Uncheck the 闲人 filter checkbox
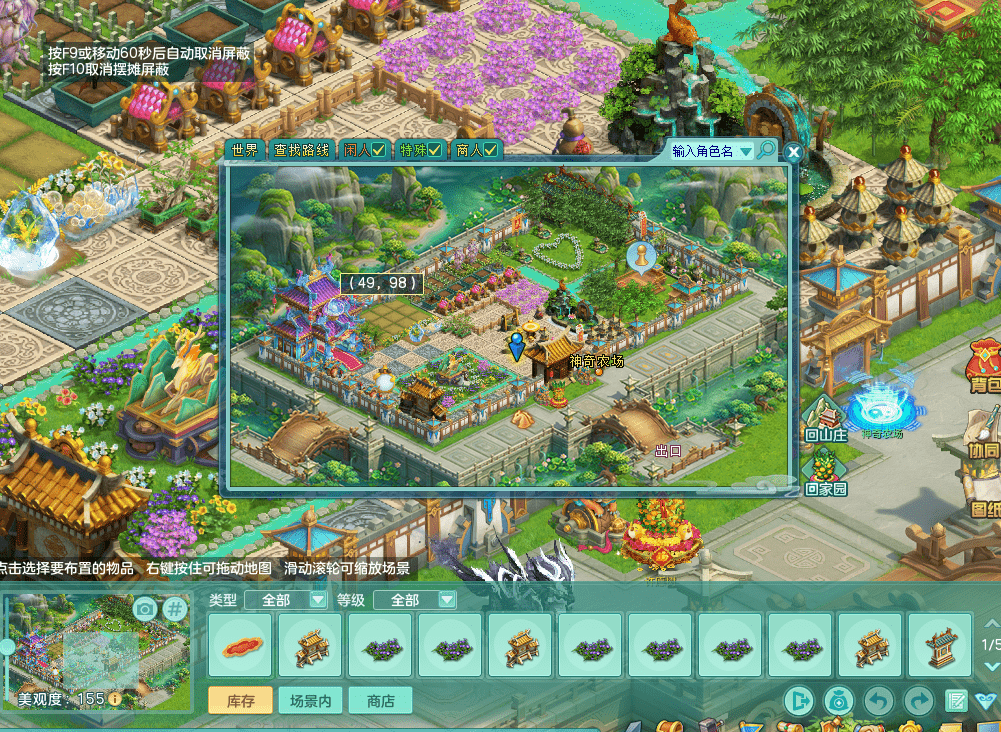This screenshot has width=1001, height=732. 379,151
